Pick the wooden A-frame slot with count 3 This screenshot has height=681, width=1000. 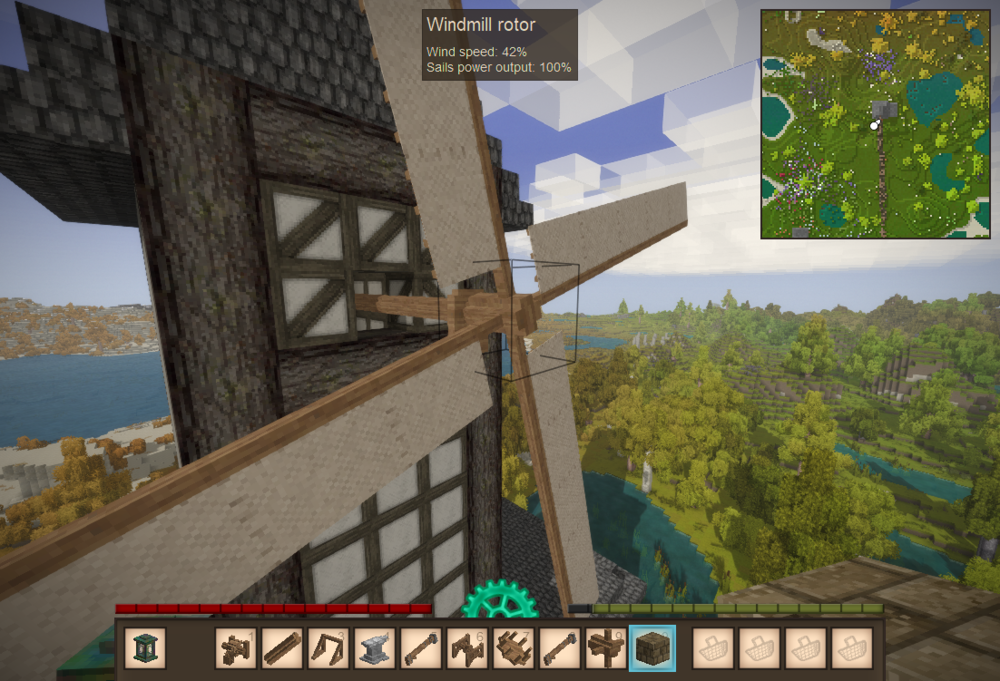pos(329,648)
